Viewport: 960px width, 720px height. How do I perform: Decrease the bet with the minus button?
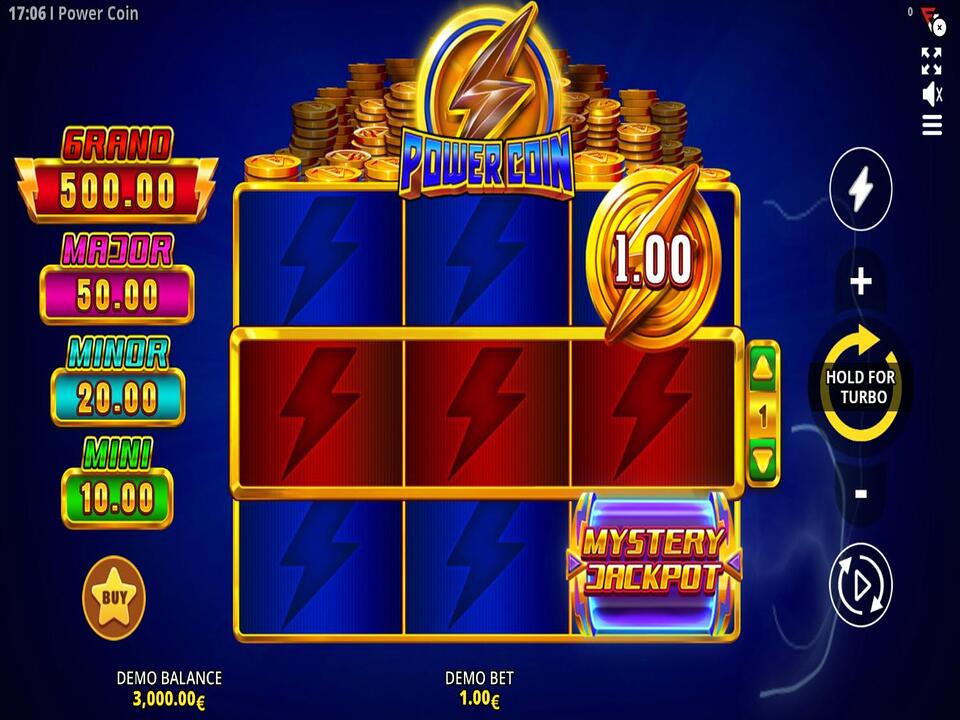[860, 493]
